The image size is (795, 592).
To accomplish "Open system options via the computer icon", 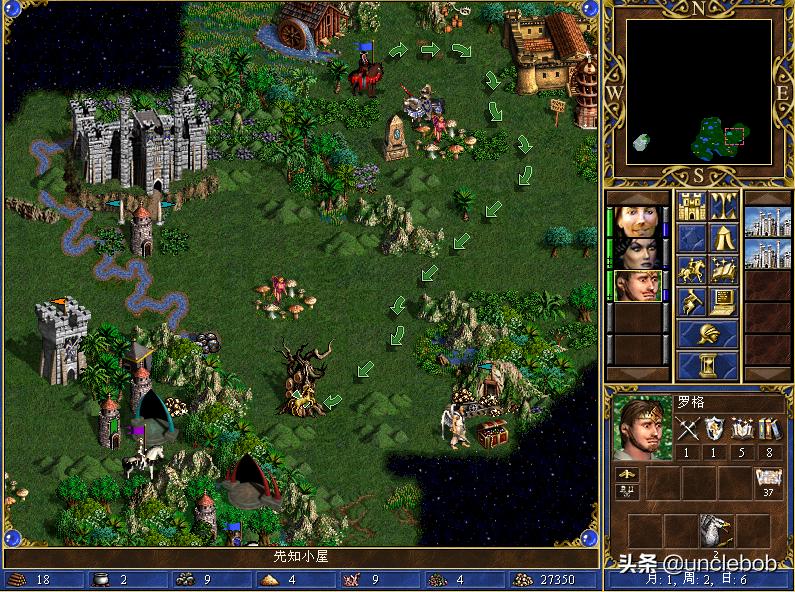I will [724, 302].
